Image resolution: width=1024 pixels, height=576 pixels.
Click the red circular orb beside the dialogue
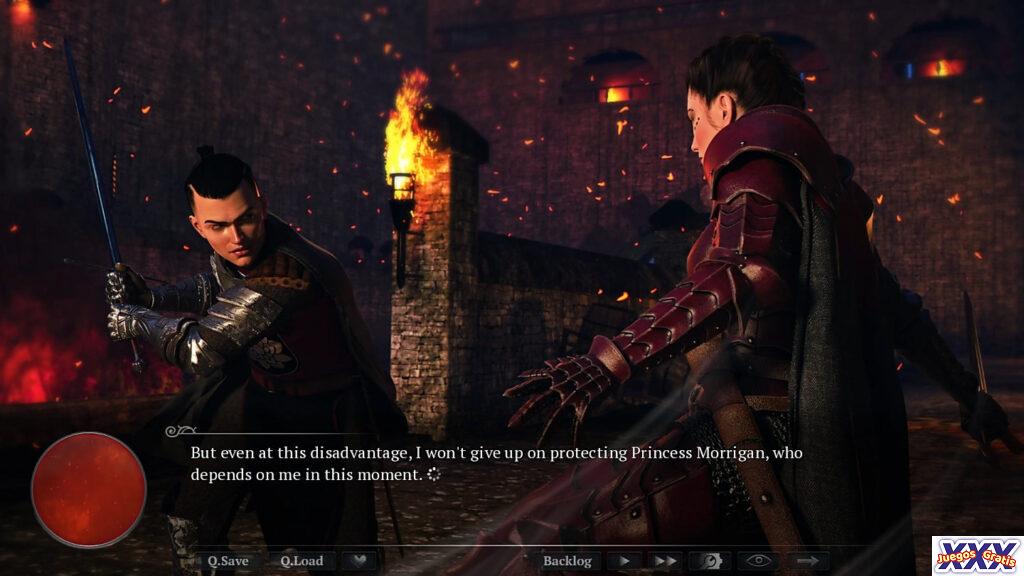[89, 490]
